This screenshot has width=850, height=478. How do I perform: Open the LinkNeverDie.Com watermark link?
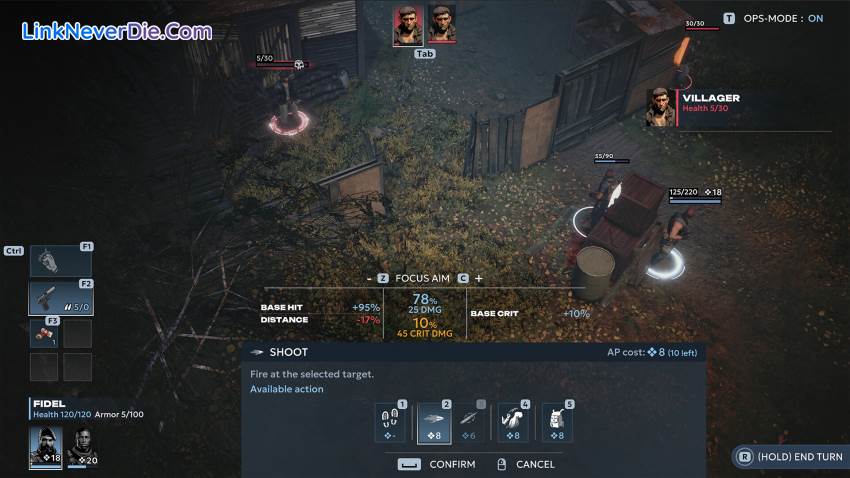(x=117, y=31)
